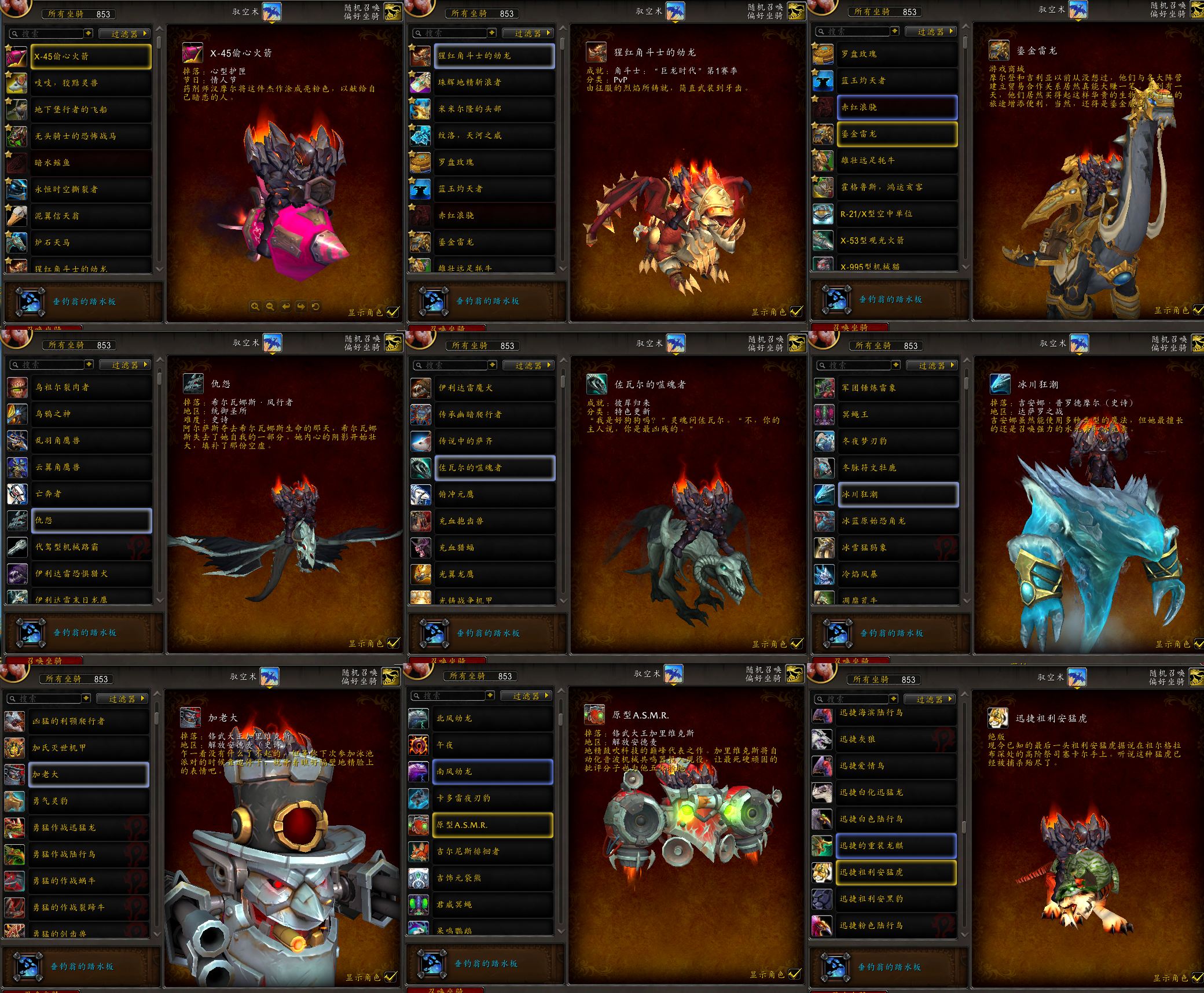The image size is (1204, 993).
Task: Rotate the mount model right
Action: tap(300, 307)
